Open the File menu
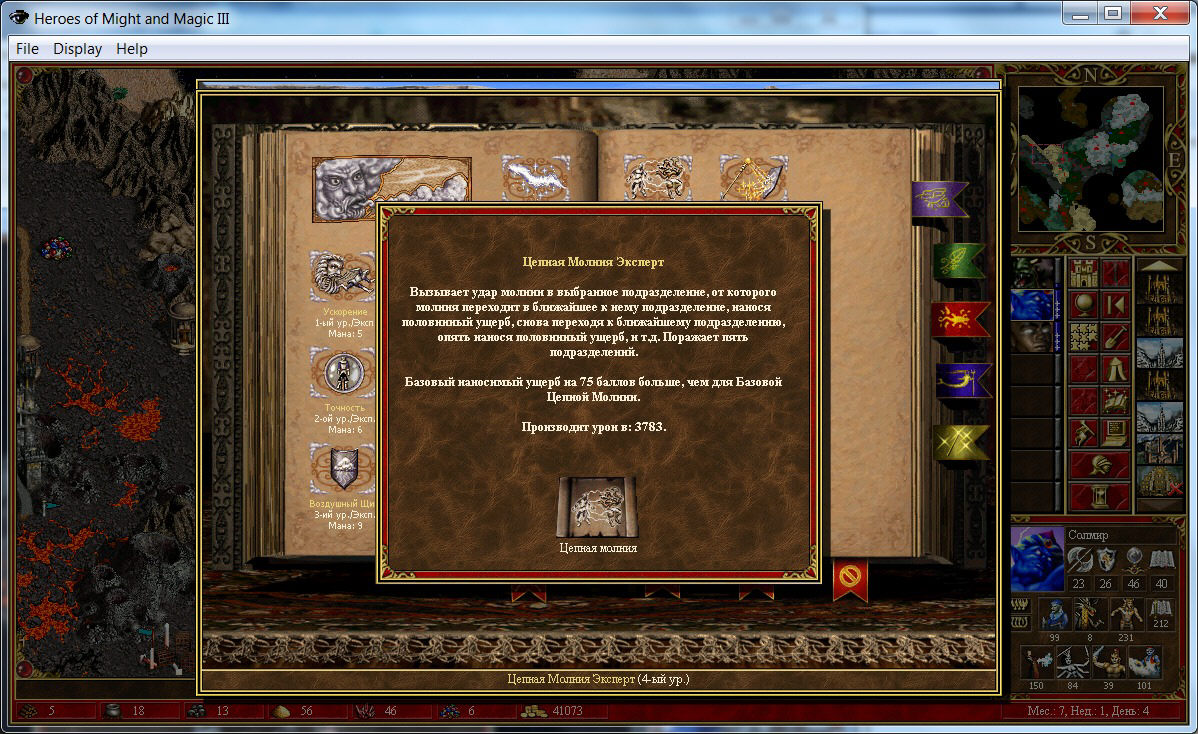The width and height of the screenshot is (1198, 734). tap(27, 48)
